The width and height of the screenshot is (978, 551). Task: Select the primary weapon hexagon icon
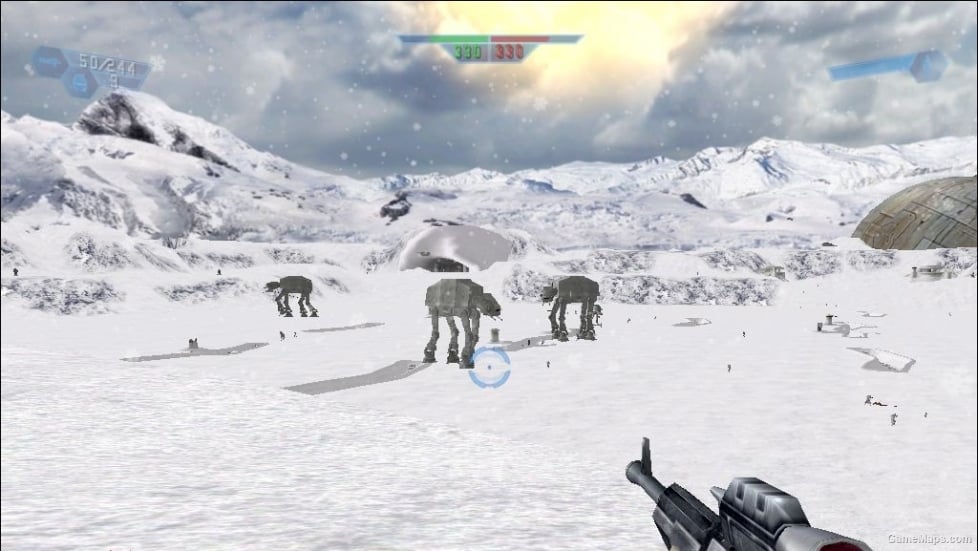[49, 61]
